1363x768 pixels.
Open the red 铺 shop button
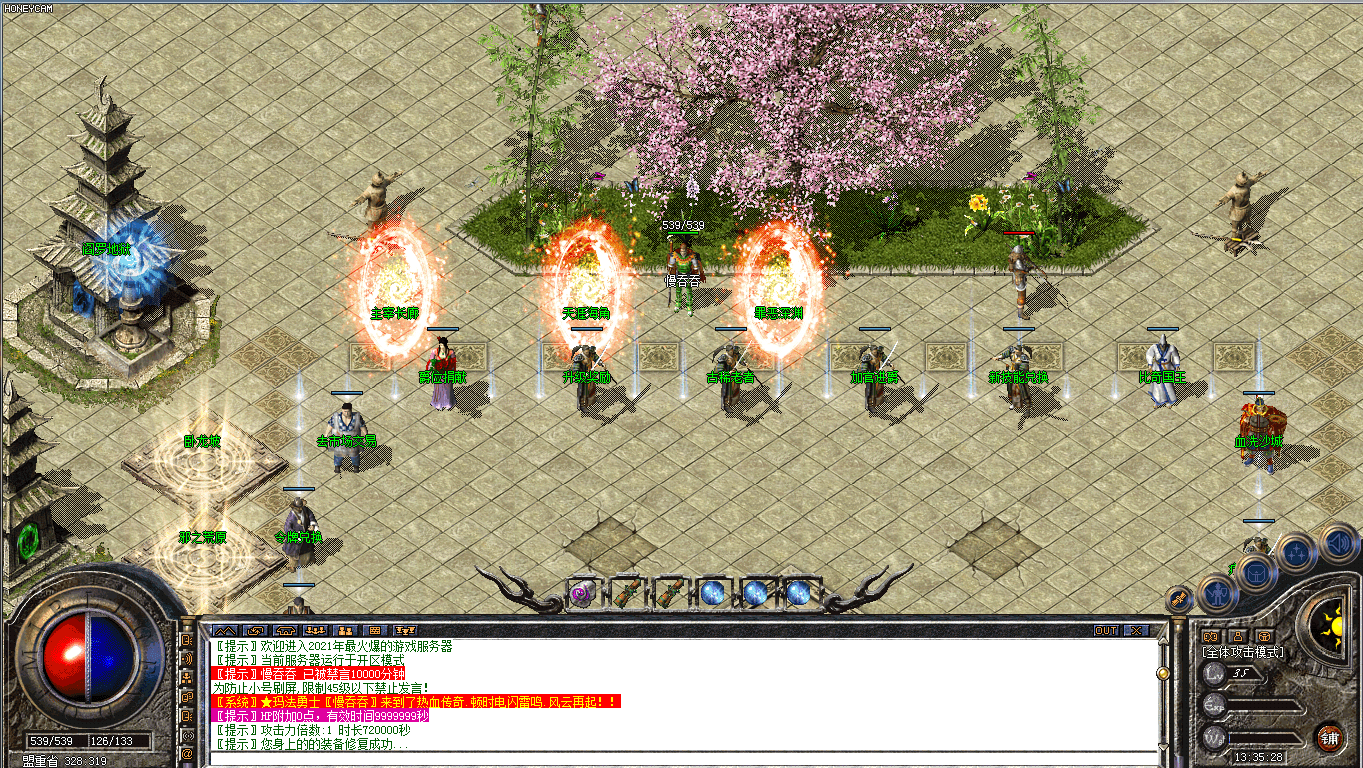(1329, 738)
